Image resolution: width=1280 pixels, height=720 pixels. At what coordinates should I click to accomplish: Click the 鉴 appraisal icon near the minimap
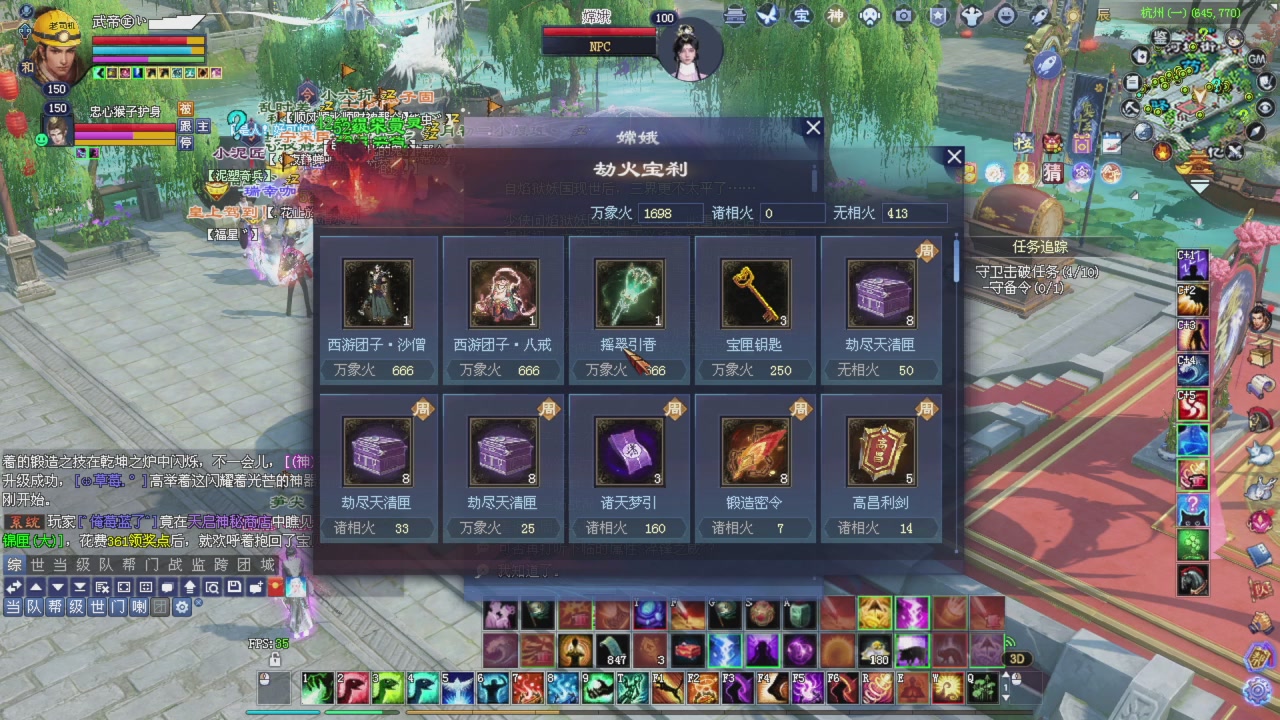1160,38
